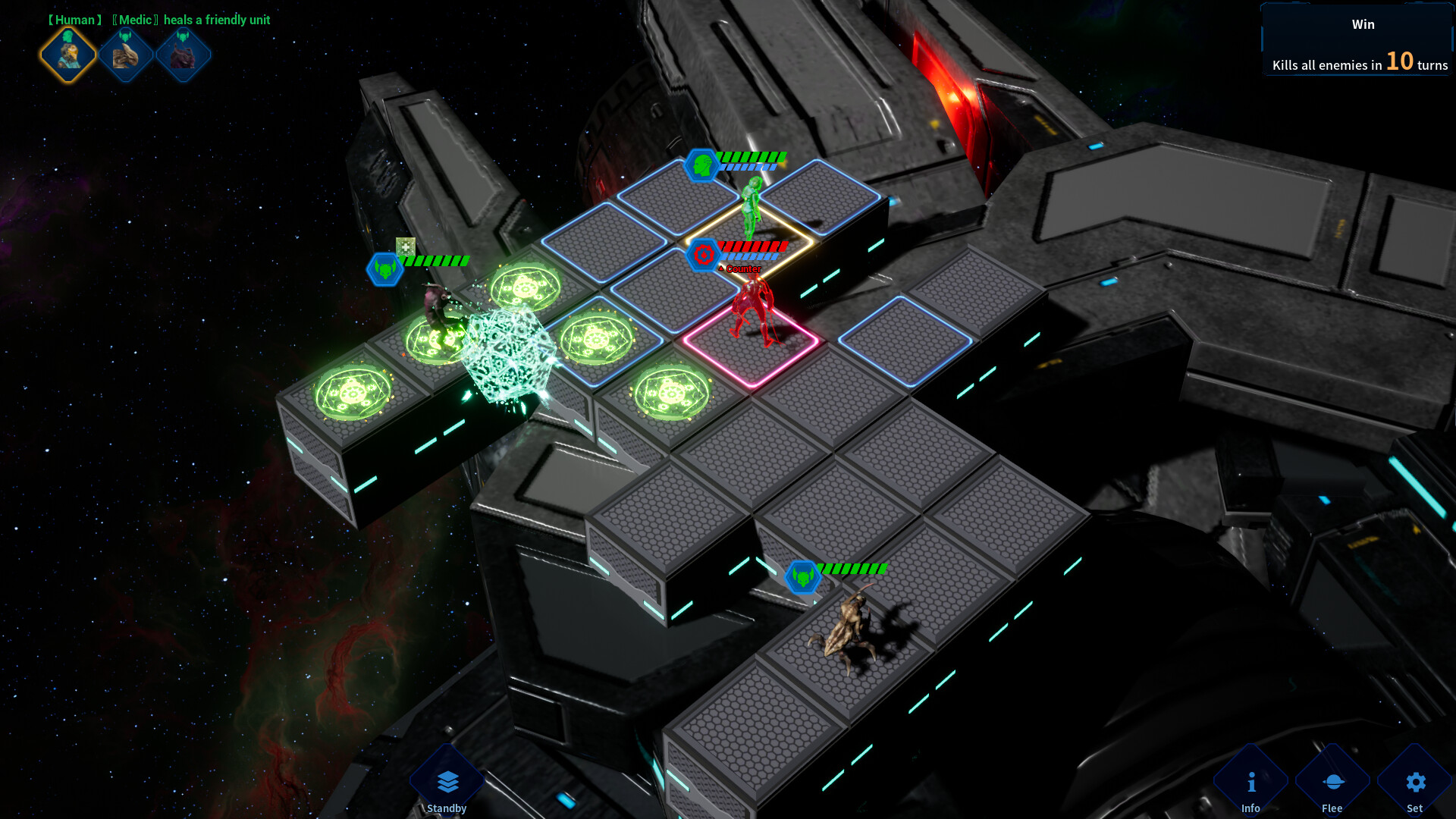Open the Info panel
The height and width of the screenshot is (819, 1456).
tap(1250, 783)
